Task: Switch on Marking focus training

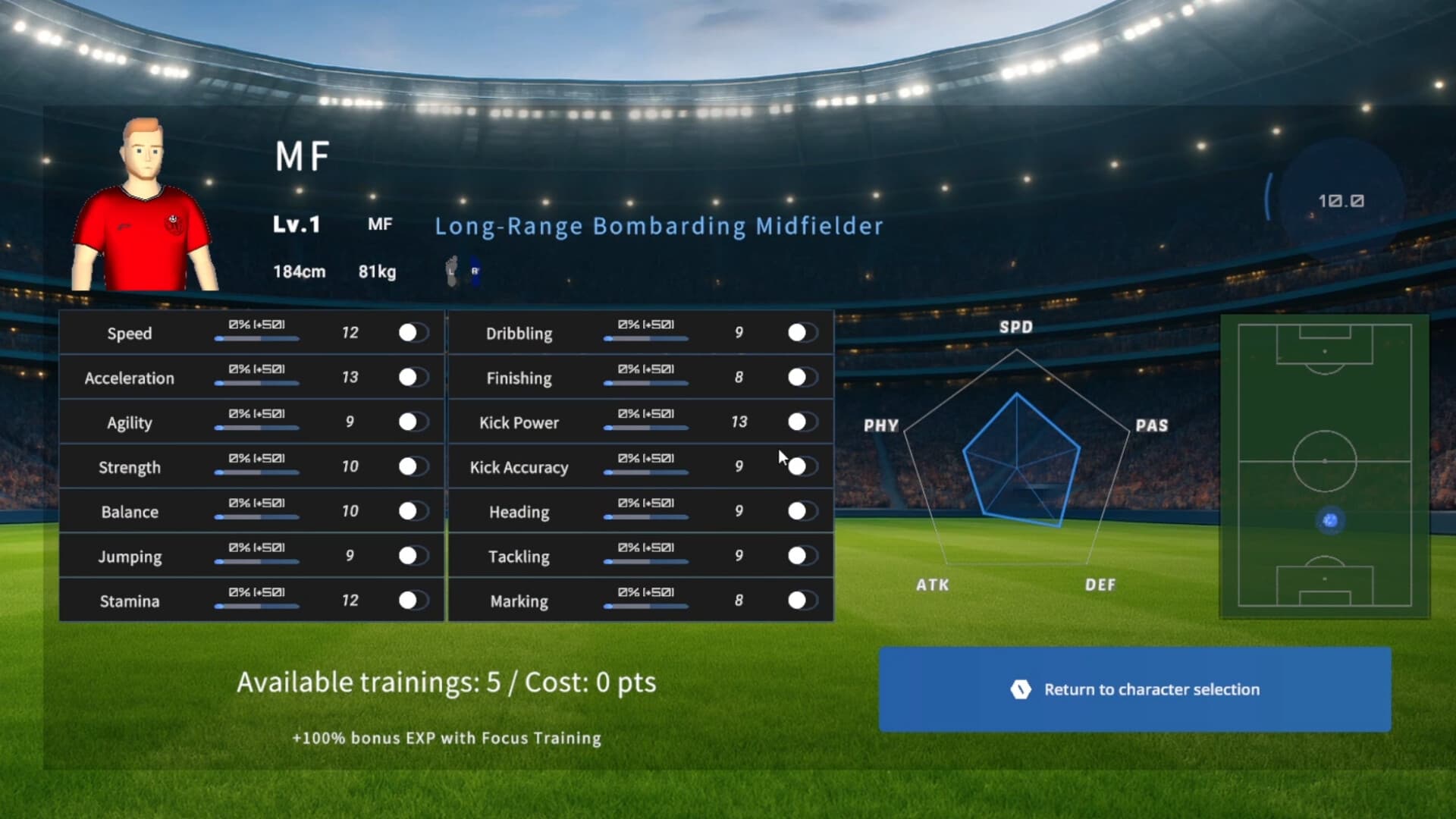Action: pyautogui.click(x=802, y=601)
